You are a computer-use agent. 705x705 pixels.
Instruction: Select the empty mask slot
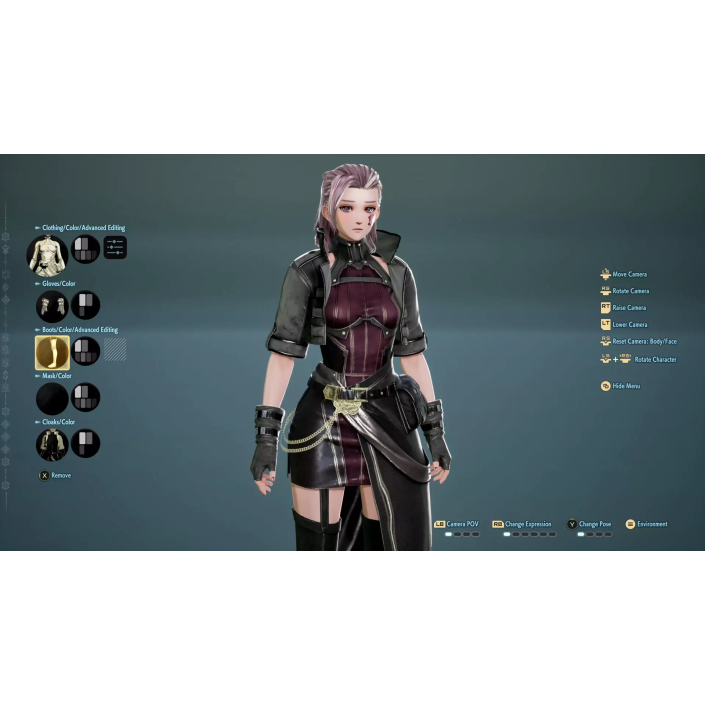click(x=51, y=398)
